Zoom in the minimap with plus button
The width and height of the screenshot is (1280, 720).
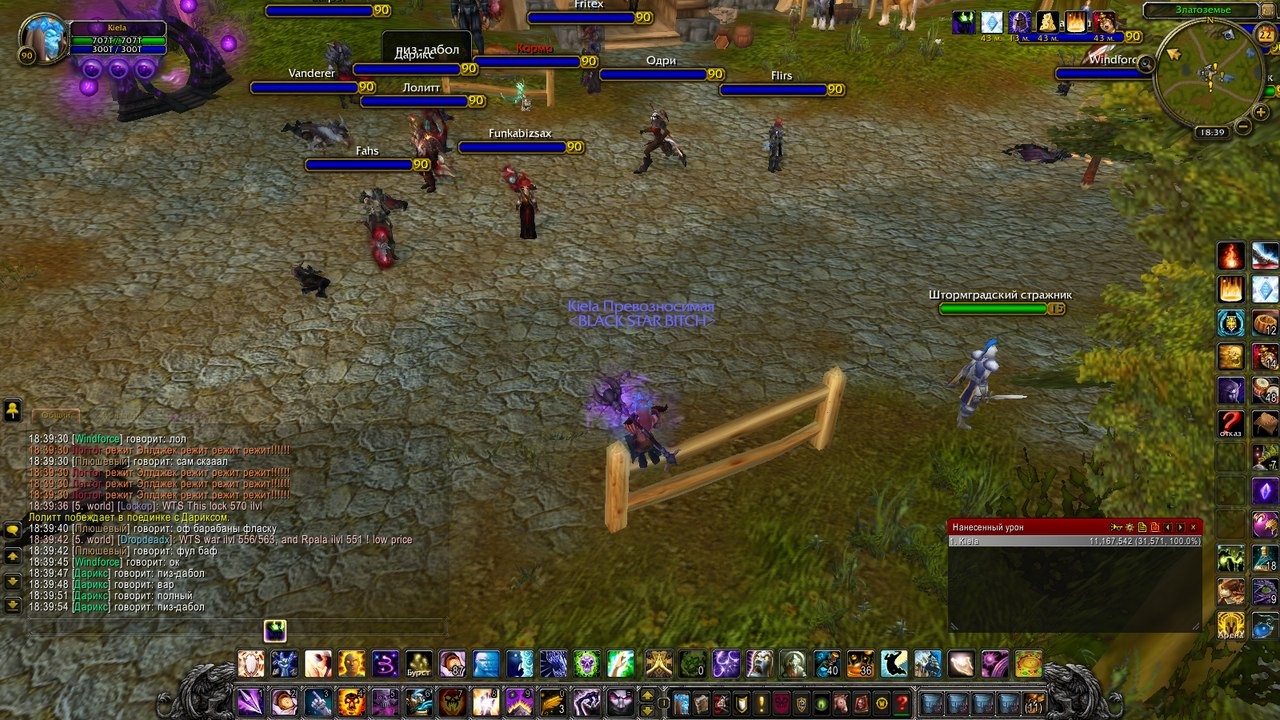coord(1261,113)
